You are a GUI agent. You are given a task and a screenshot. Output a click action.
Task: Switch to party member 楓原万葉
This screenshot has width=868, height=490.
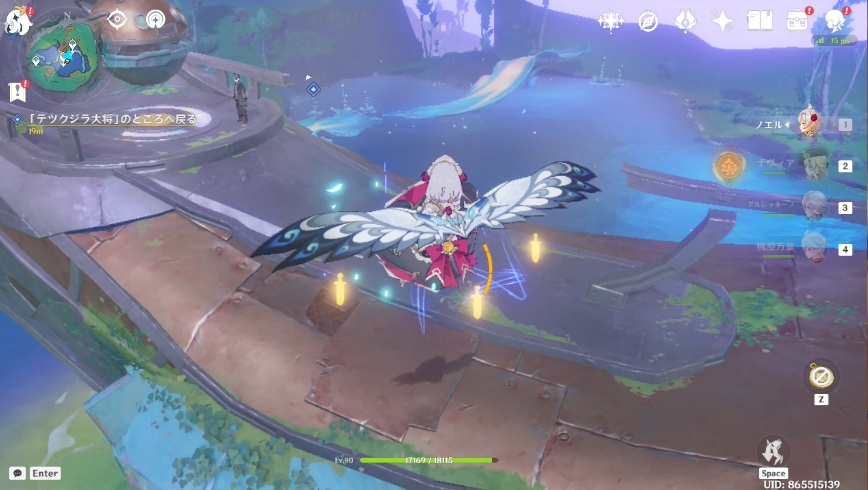pyautogui.click(x=814, y=247)
